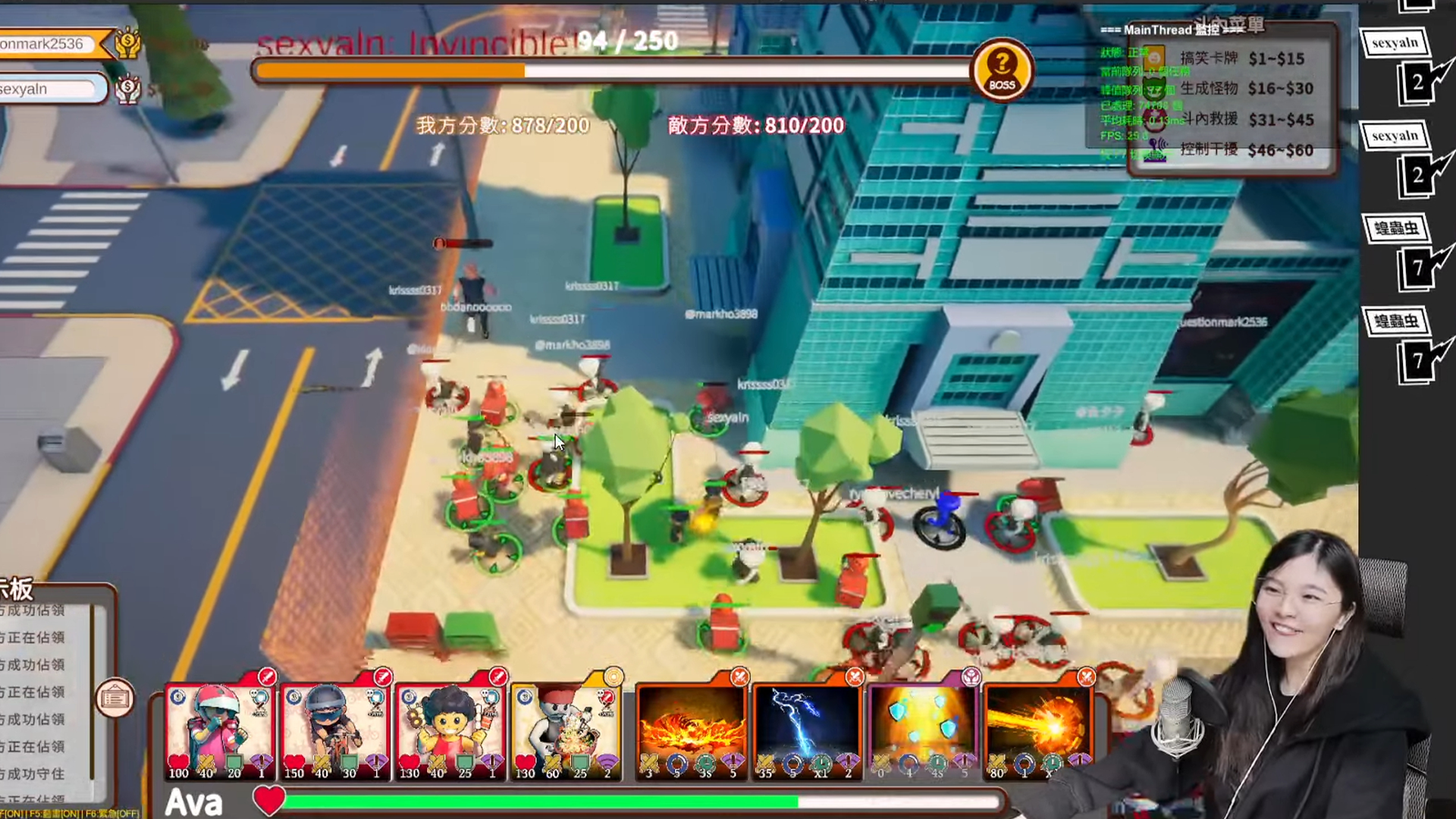Viewport: 1456px width, 819px height.
Task: Click the first 蝗蟲虫 donor label
Action: [1395, 228]
